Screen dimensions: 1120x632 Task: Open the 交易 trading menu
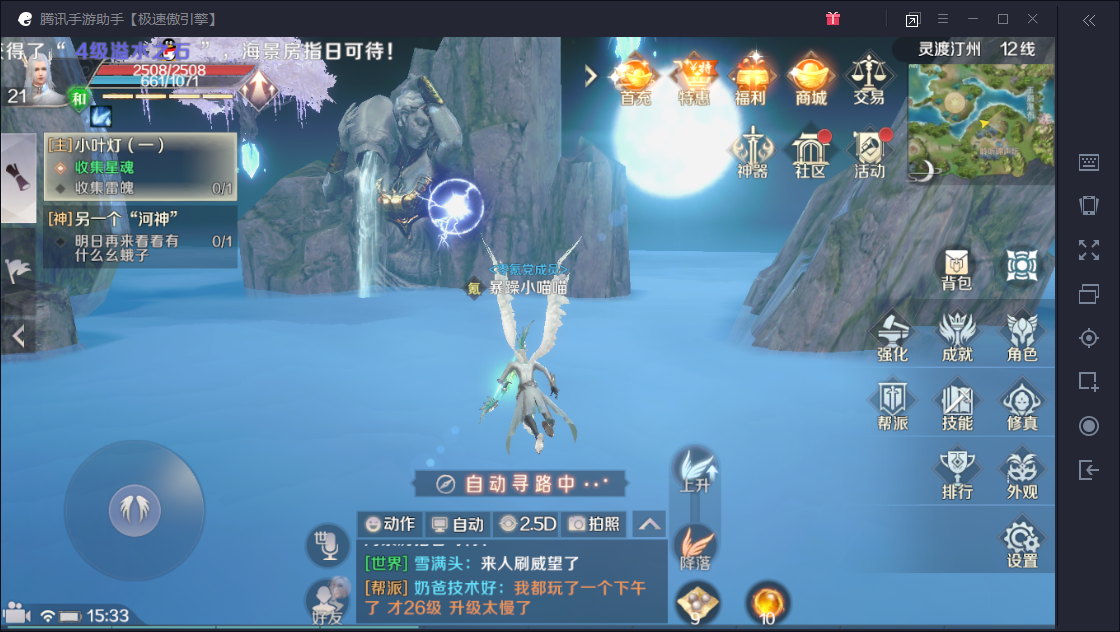coord(868,78)
